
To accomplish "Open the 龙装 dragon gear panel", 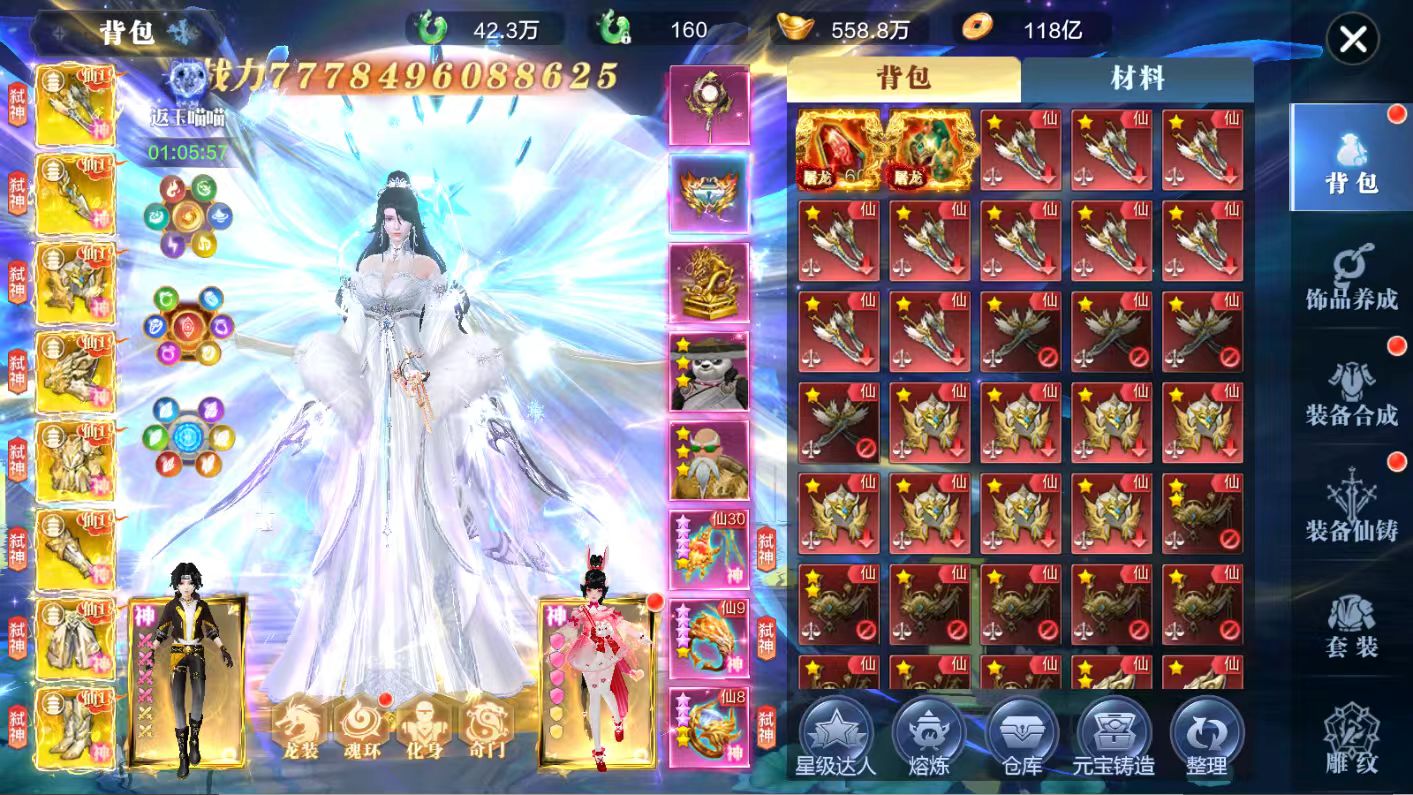I will click(300, 727).
